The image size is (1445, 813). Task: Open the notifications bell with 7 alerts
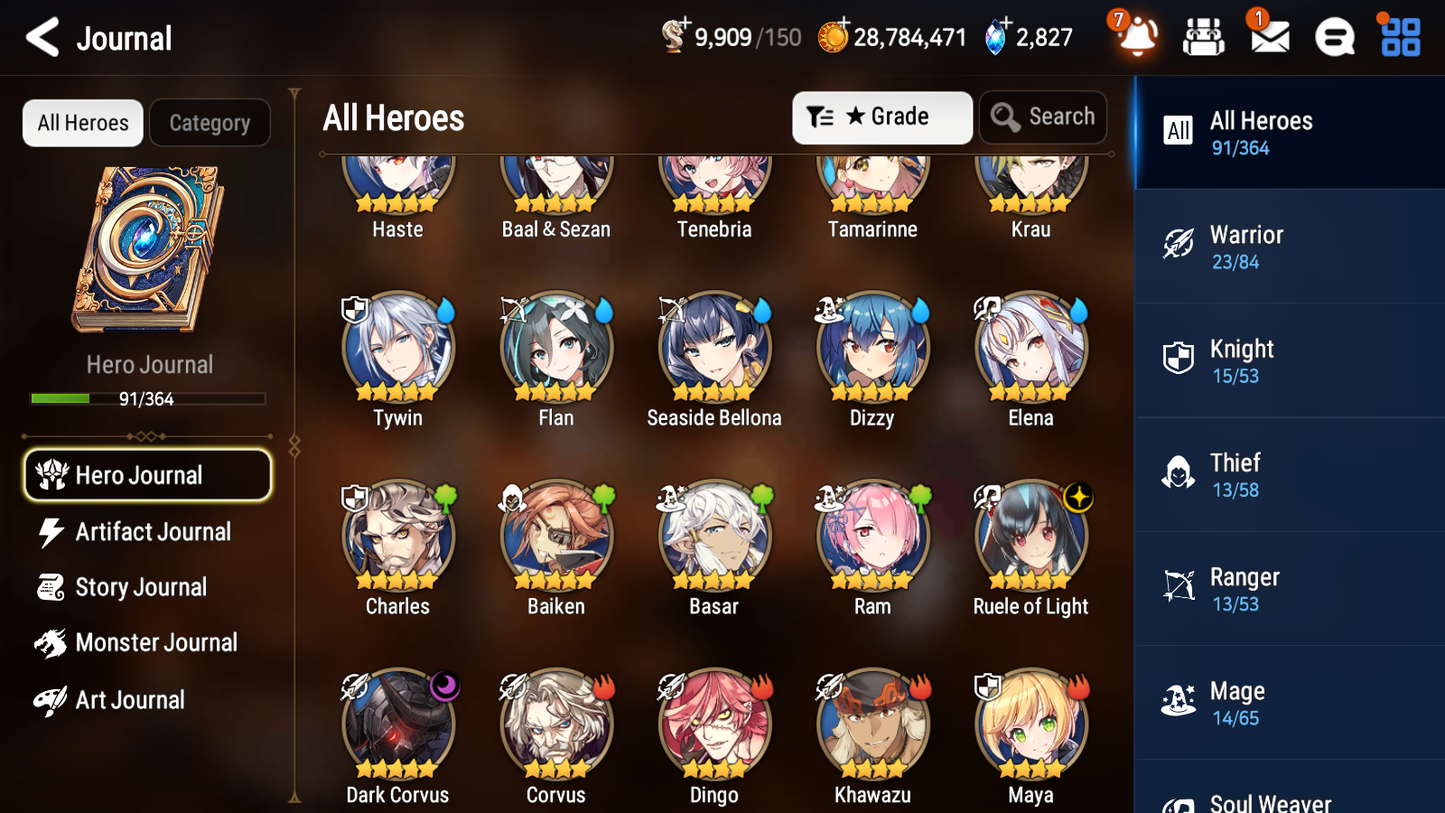pos(1135,36)
